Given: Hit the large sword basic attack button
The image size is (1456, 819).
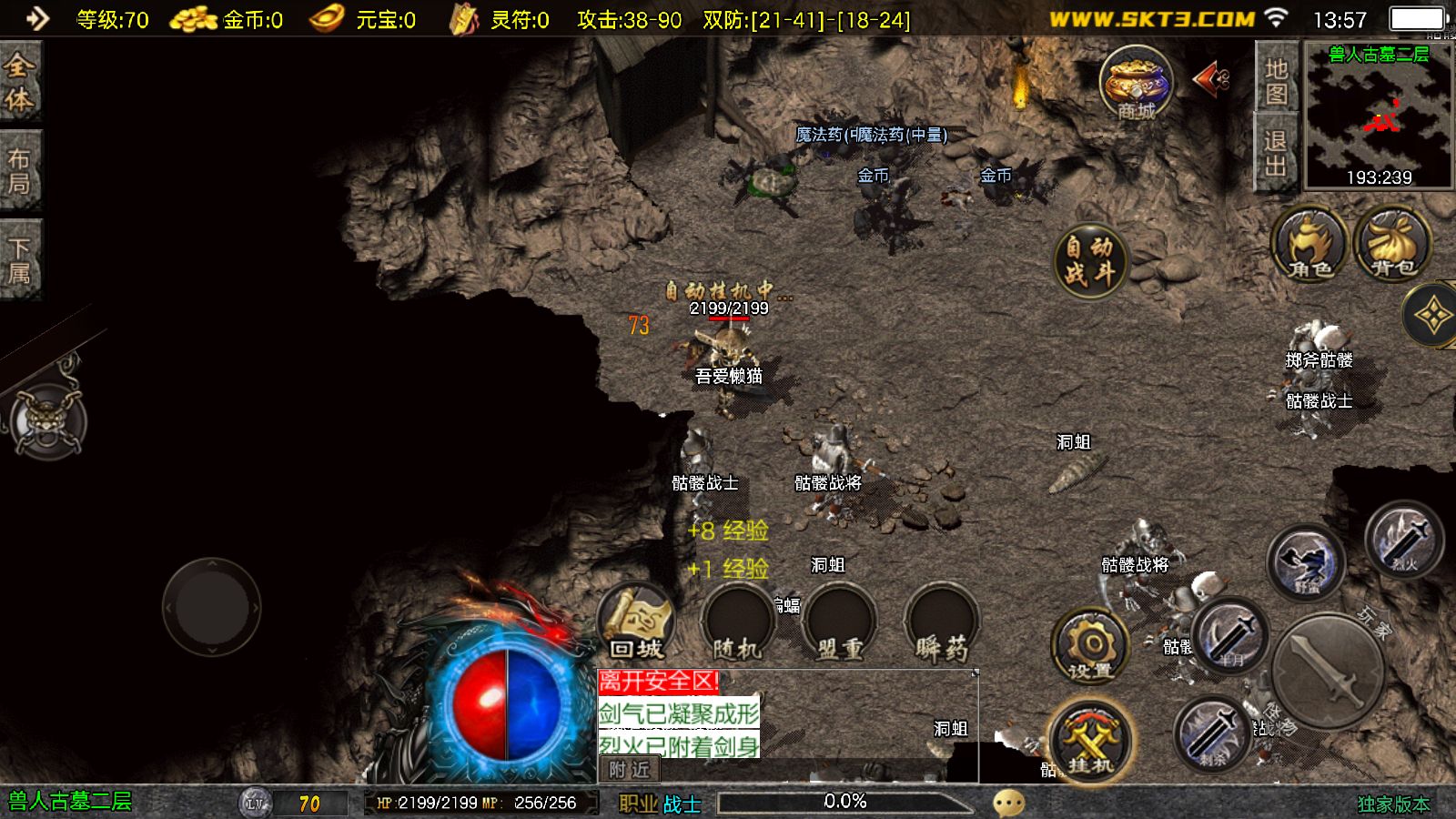Looking at the screenshot, I should [x=1328, y=669].
